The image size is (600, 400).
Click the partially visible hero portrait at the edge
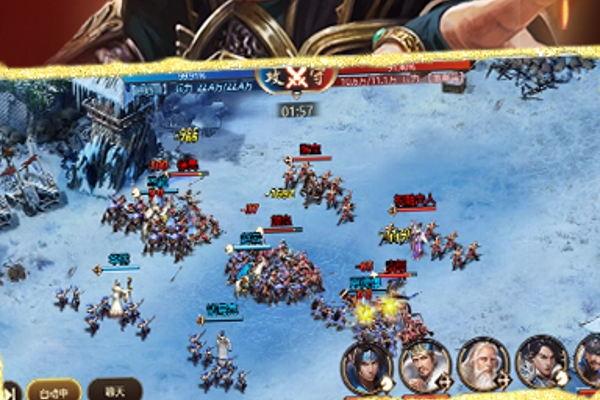click(x=590, y=362)
